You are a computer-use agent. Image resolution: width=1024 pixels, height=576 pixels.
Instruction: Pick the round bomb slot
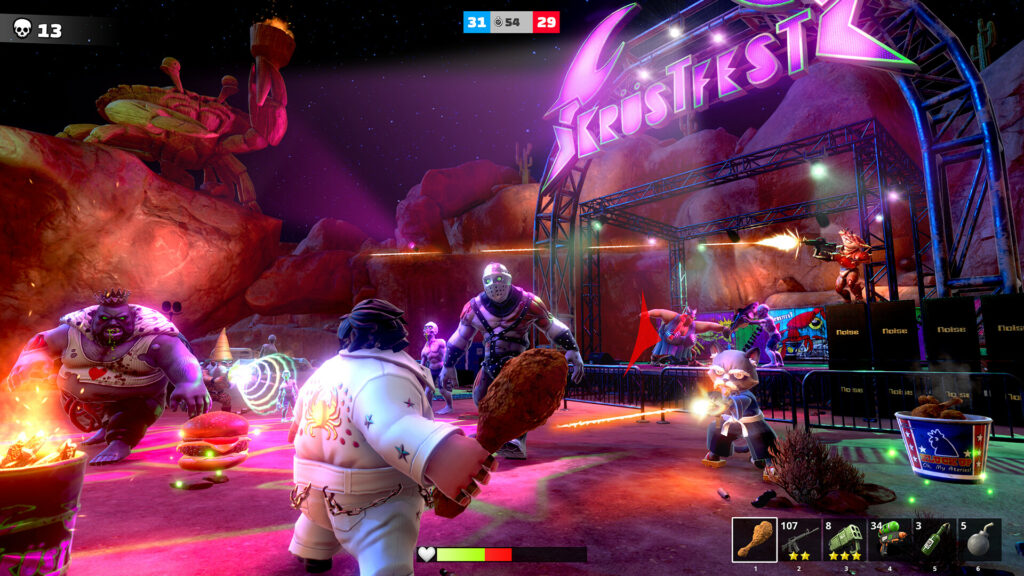(980, 540)
